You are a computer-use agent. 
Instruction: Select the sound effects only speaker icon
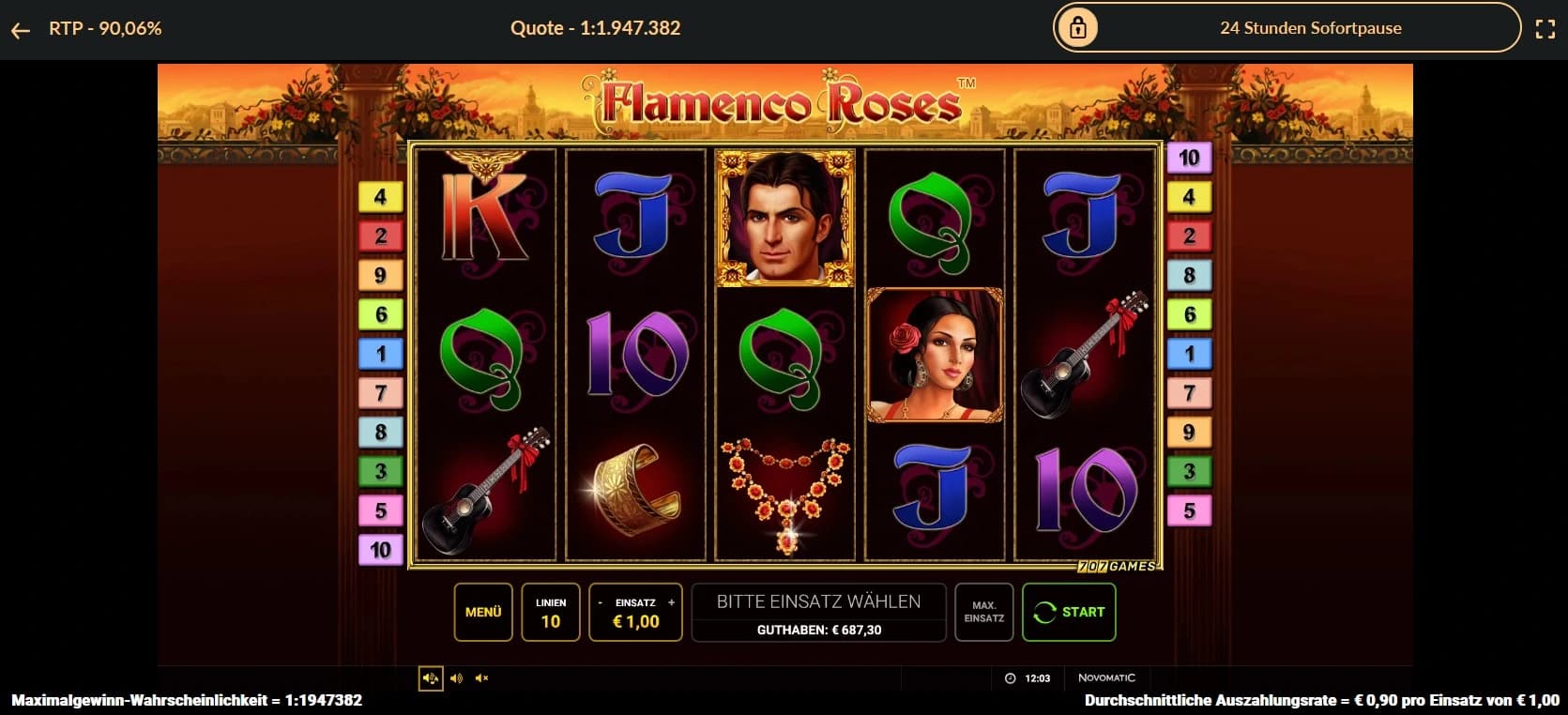456,678
